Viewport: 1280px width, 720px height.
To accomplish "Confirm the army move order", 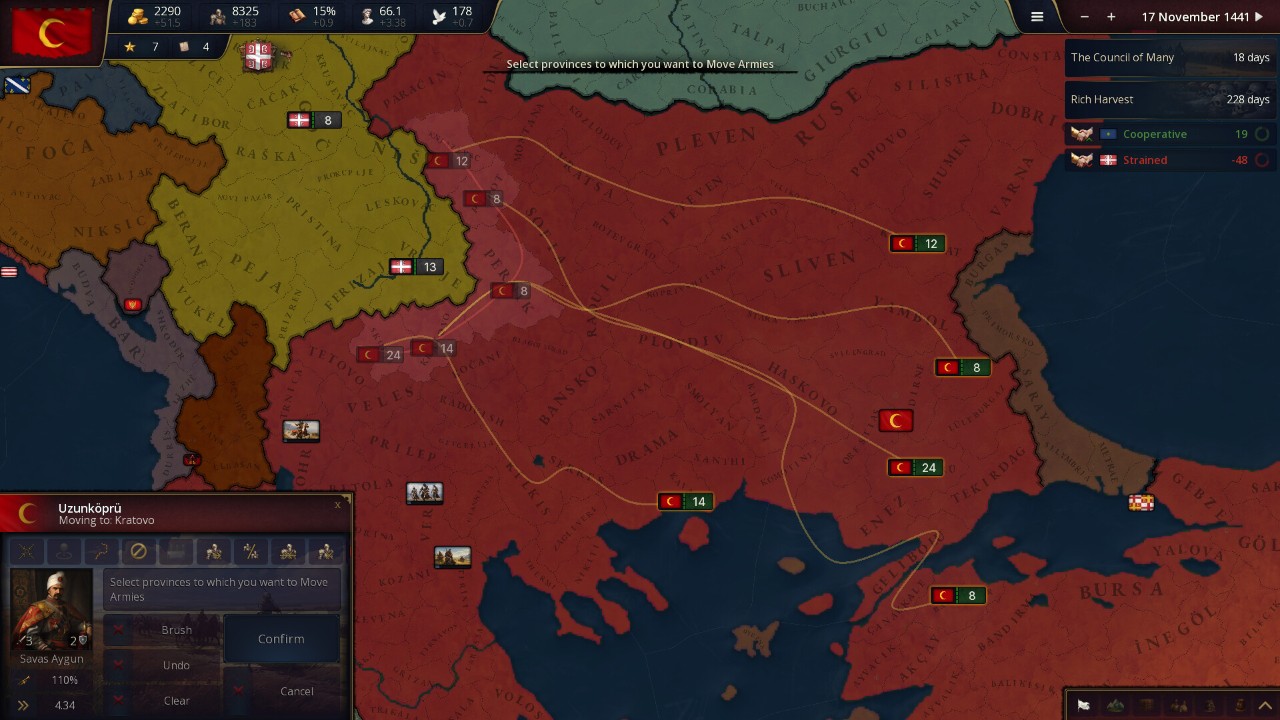I will click(x=281, y=639).
